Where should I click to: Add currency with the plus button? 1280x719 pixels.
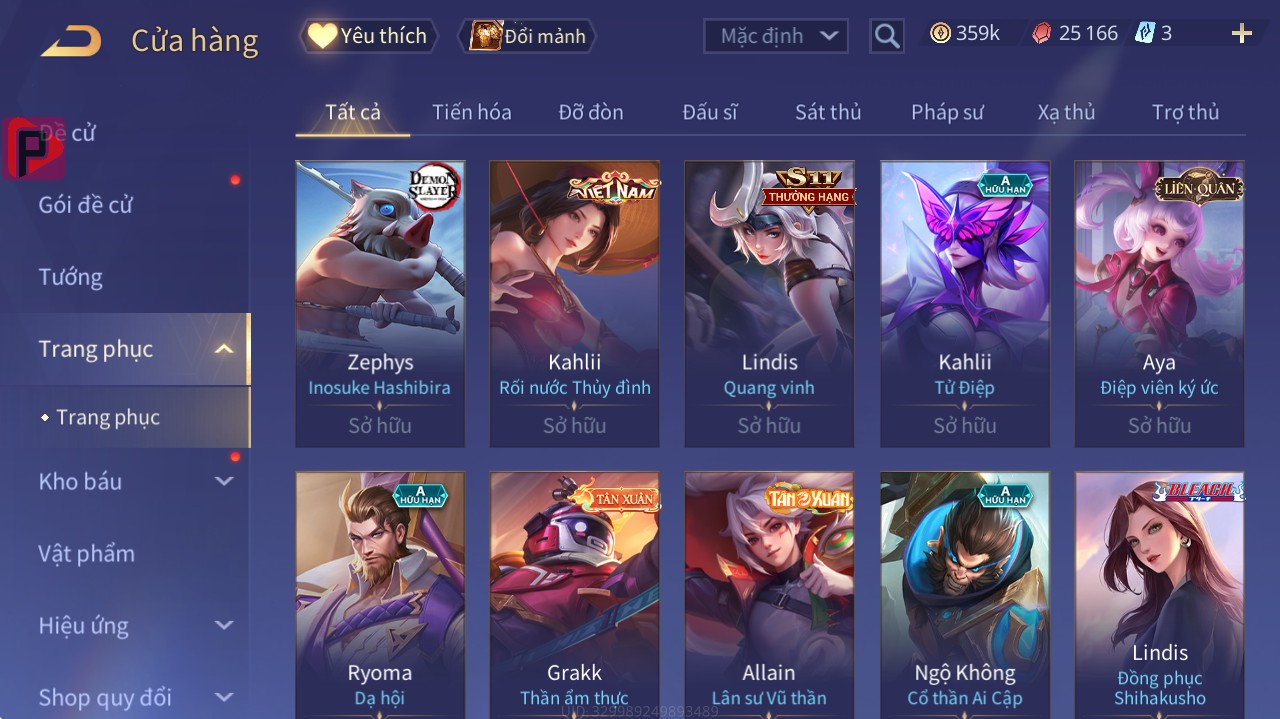pyautogui.click(x=1241, y=34)
